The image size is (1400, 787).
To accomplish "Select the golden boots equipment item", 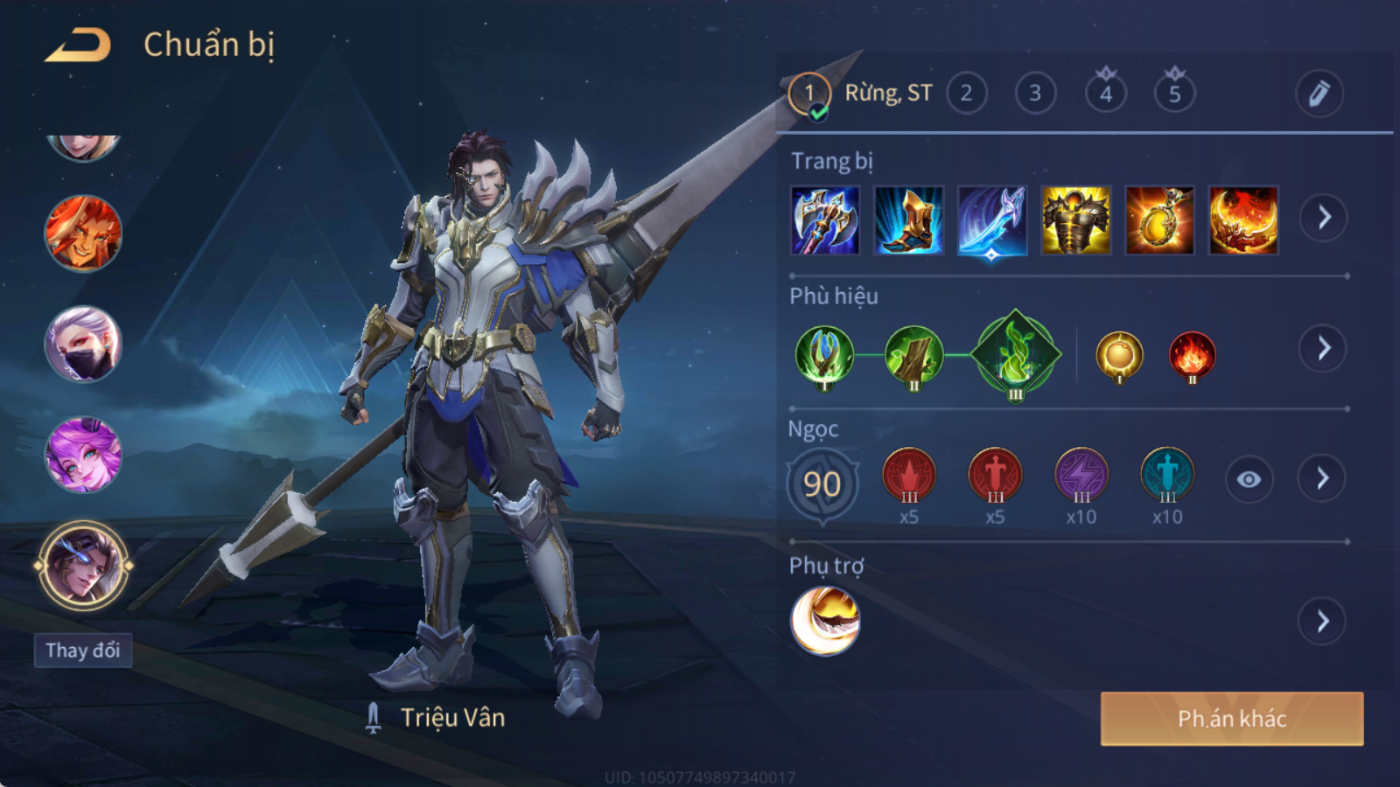I will pyautogui.click(x=909, y=220).
